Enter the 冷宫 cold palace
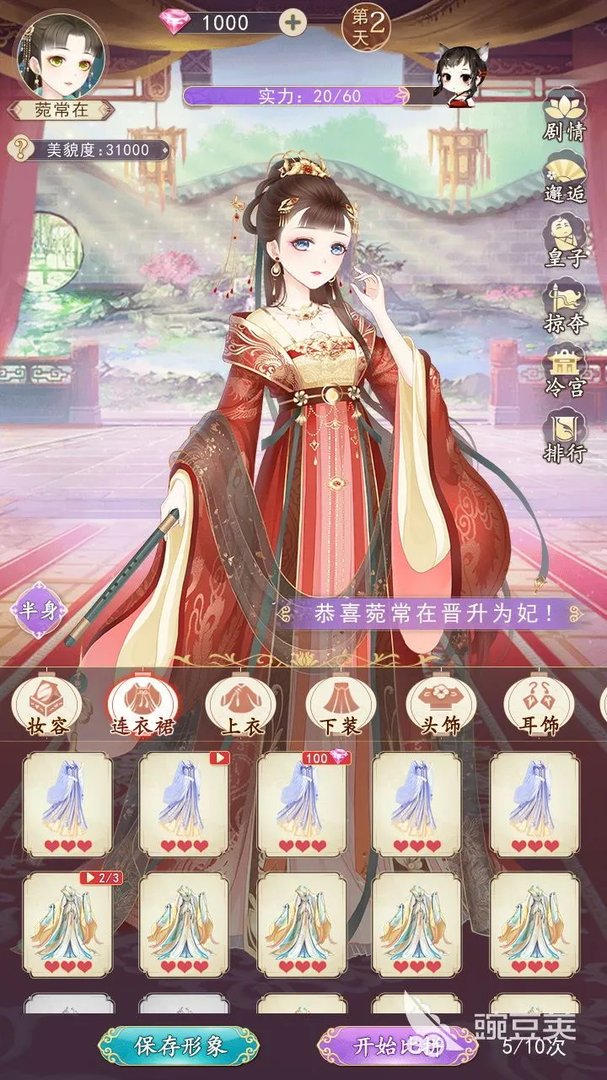 pos(565,372)
